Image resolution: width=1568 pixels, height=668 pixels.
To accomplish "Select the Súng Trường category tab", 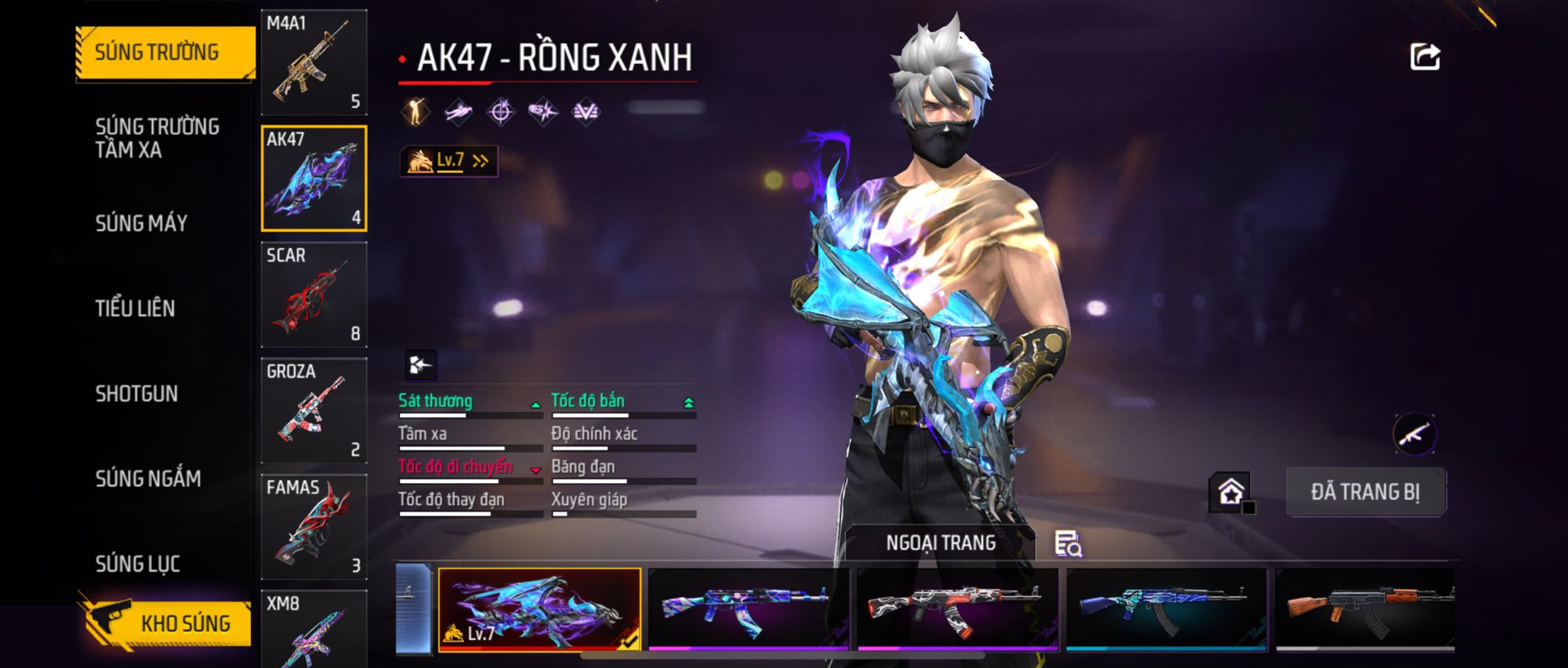I will pos(164,52).
